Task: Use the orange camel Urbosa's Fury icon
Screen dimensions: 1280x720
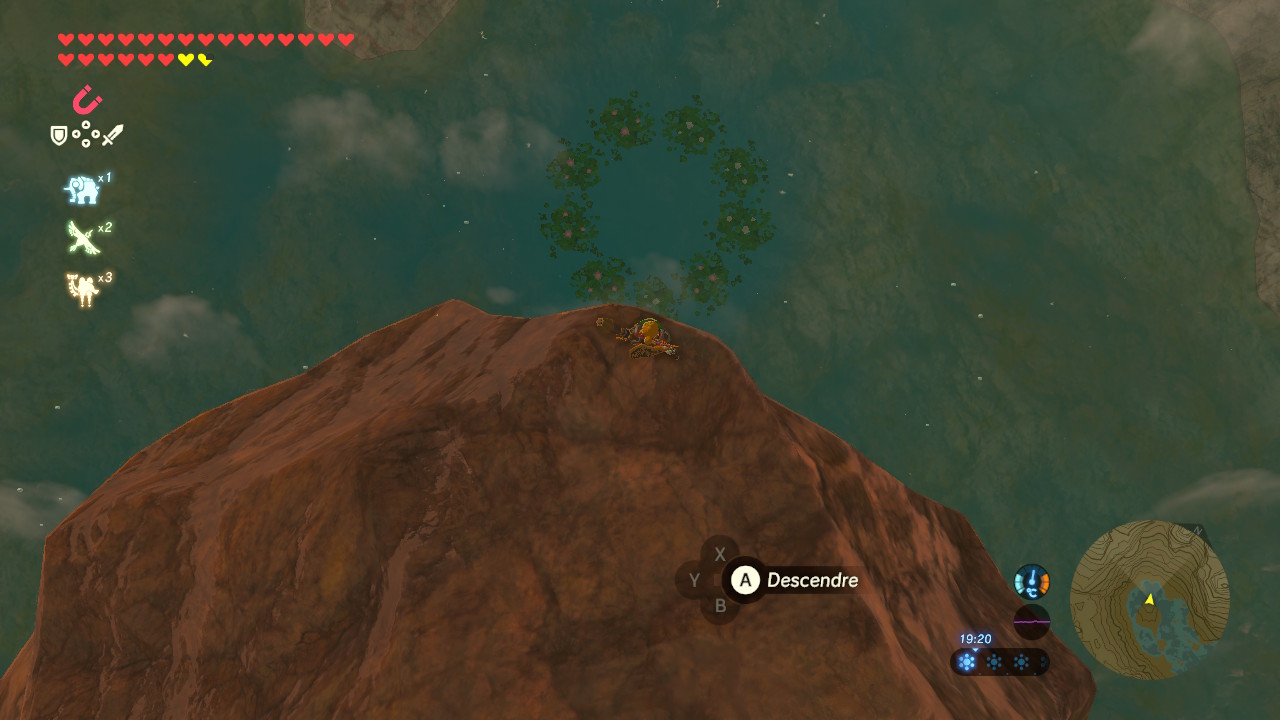Action: click(81, 289)
